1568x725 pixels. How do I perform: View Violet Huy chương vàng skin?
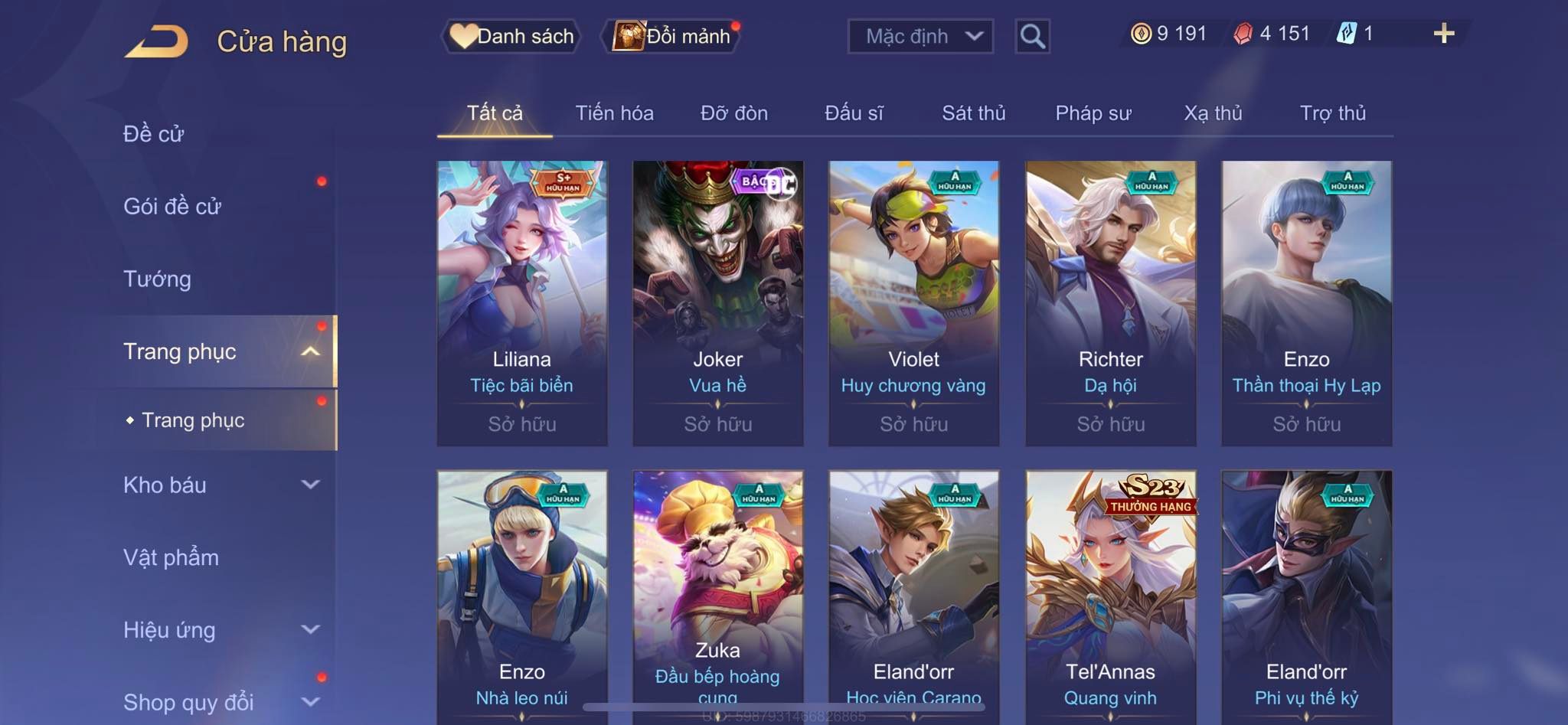(x=913, y=302)
